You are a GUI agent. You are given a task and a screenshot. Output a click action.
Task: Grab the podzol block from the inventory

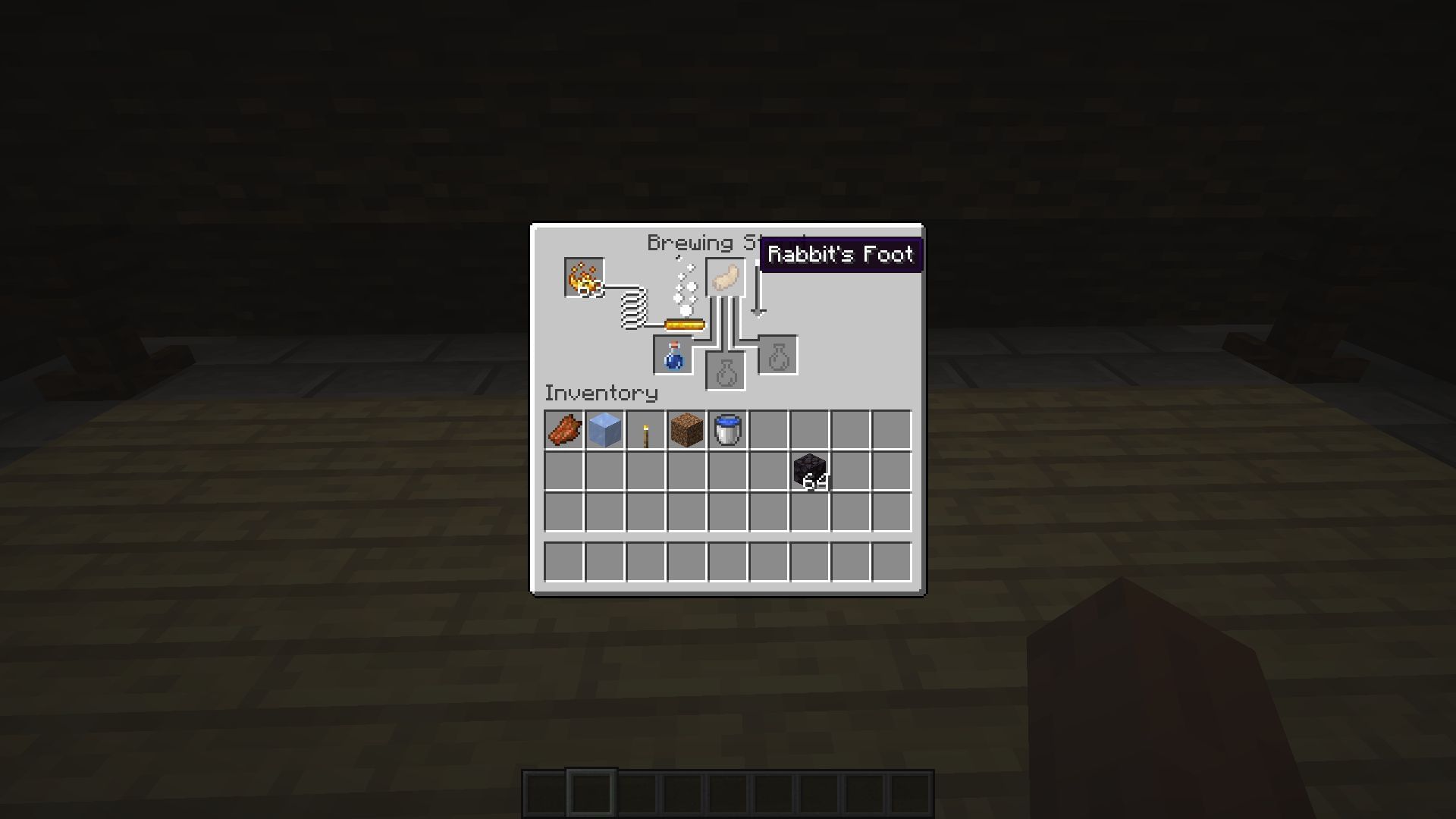click(686, 431)
